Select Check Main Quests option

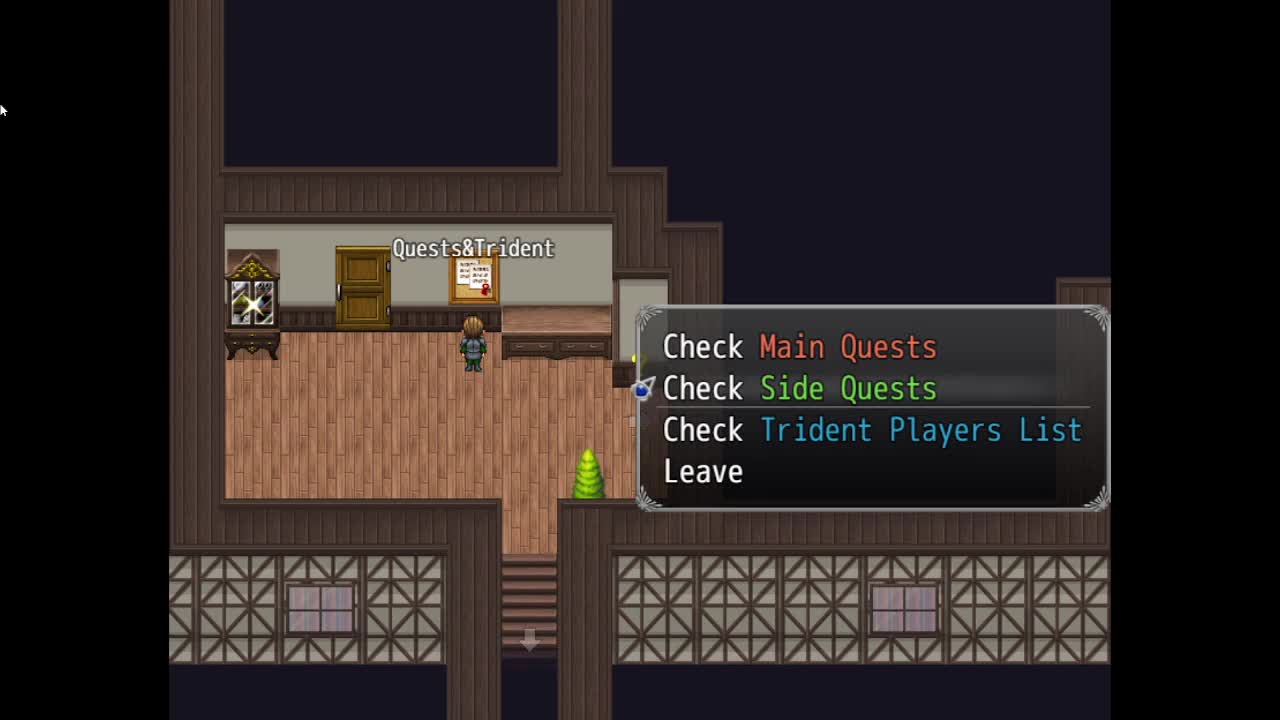pos(799,347)
